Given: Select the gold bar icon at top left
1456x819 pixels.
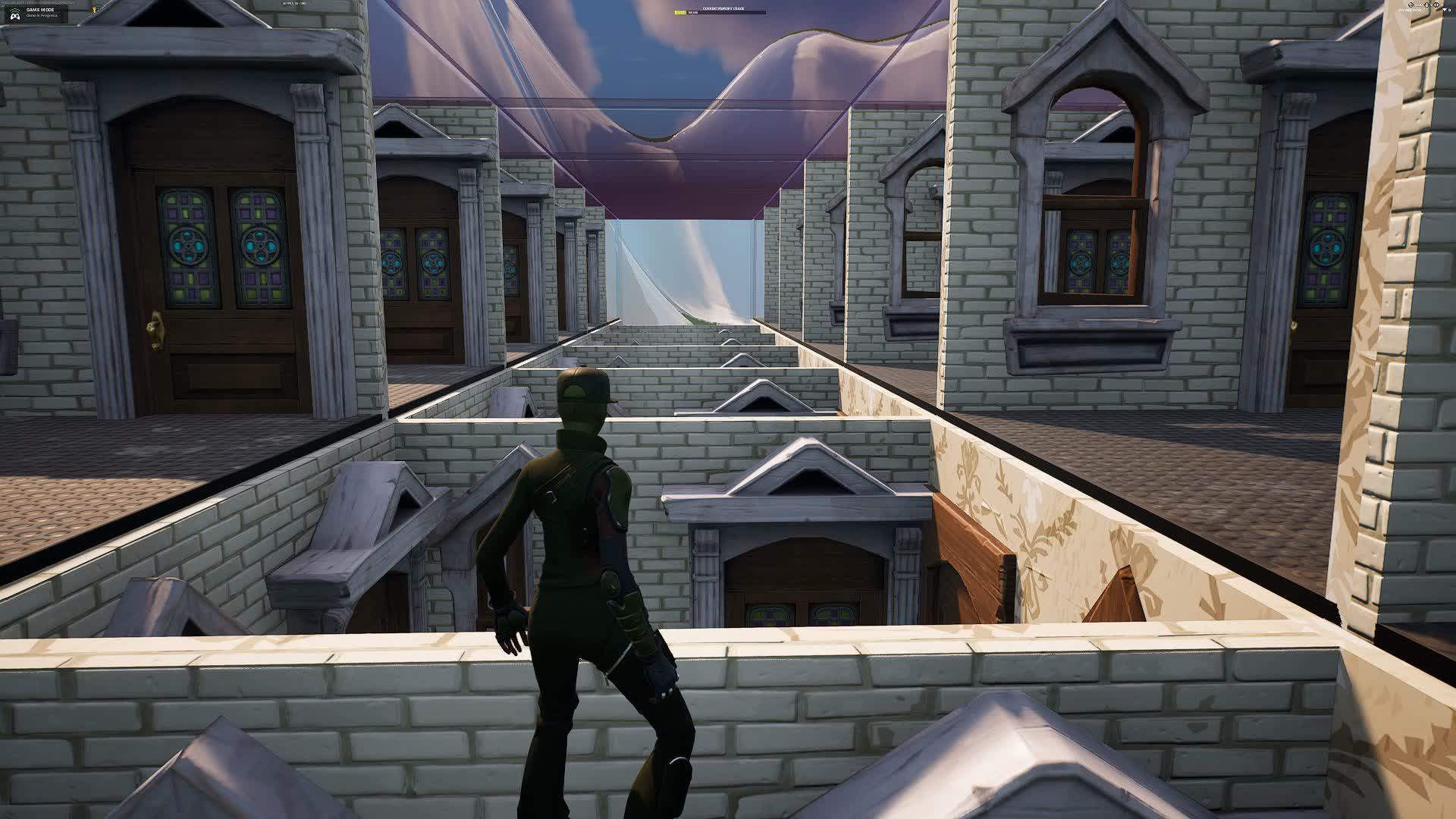Looking at the screenshot, I should tap(94, 10).
